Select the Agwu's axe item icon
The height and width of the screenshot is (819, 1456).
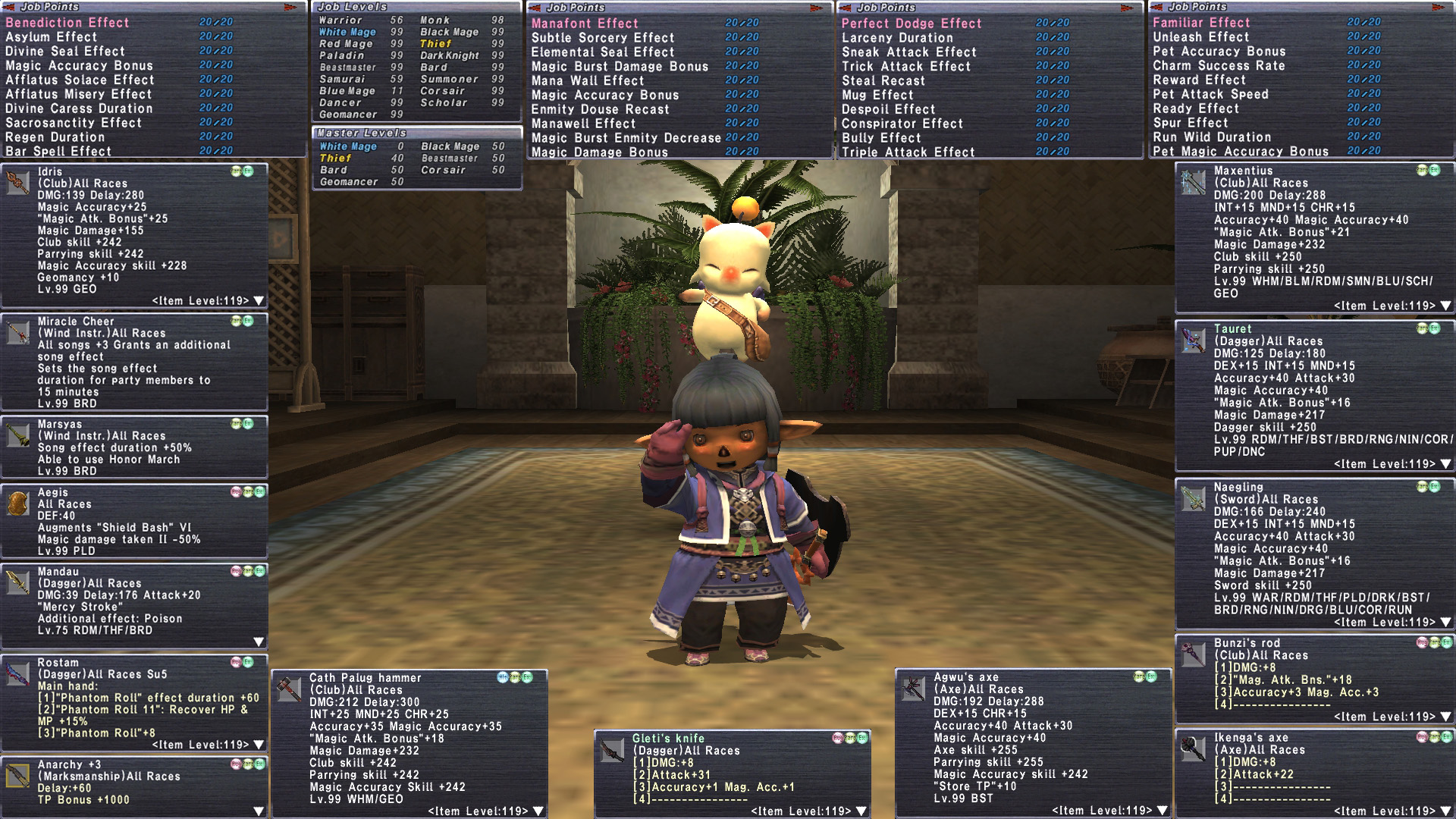click(x=913, y=688)
